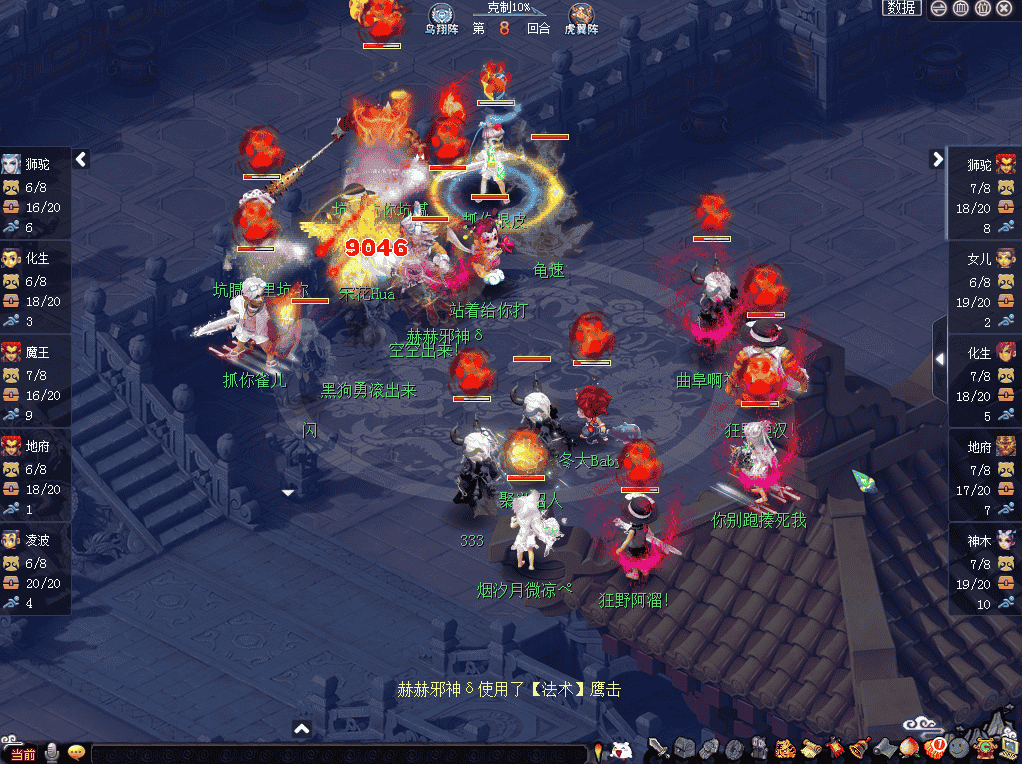Open the scroll icon in the bottom toolbar
The height and width of the screenshot is (764, 1022).
809,748
